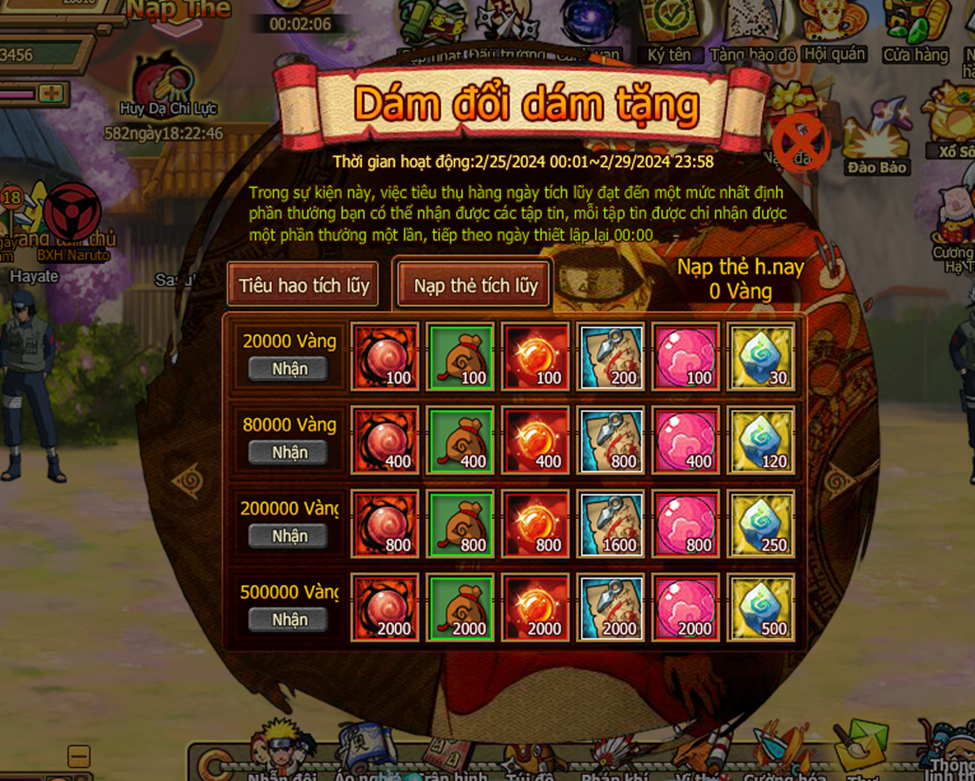Claim the 500000 Vàng reward with Nhận

pyautogui.click(x=289, y=620)
